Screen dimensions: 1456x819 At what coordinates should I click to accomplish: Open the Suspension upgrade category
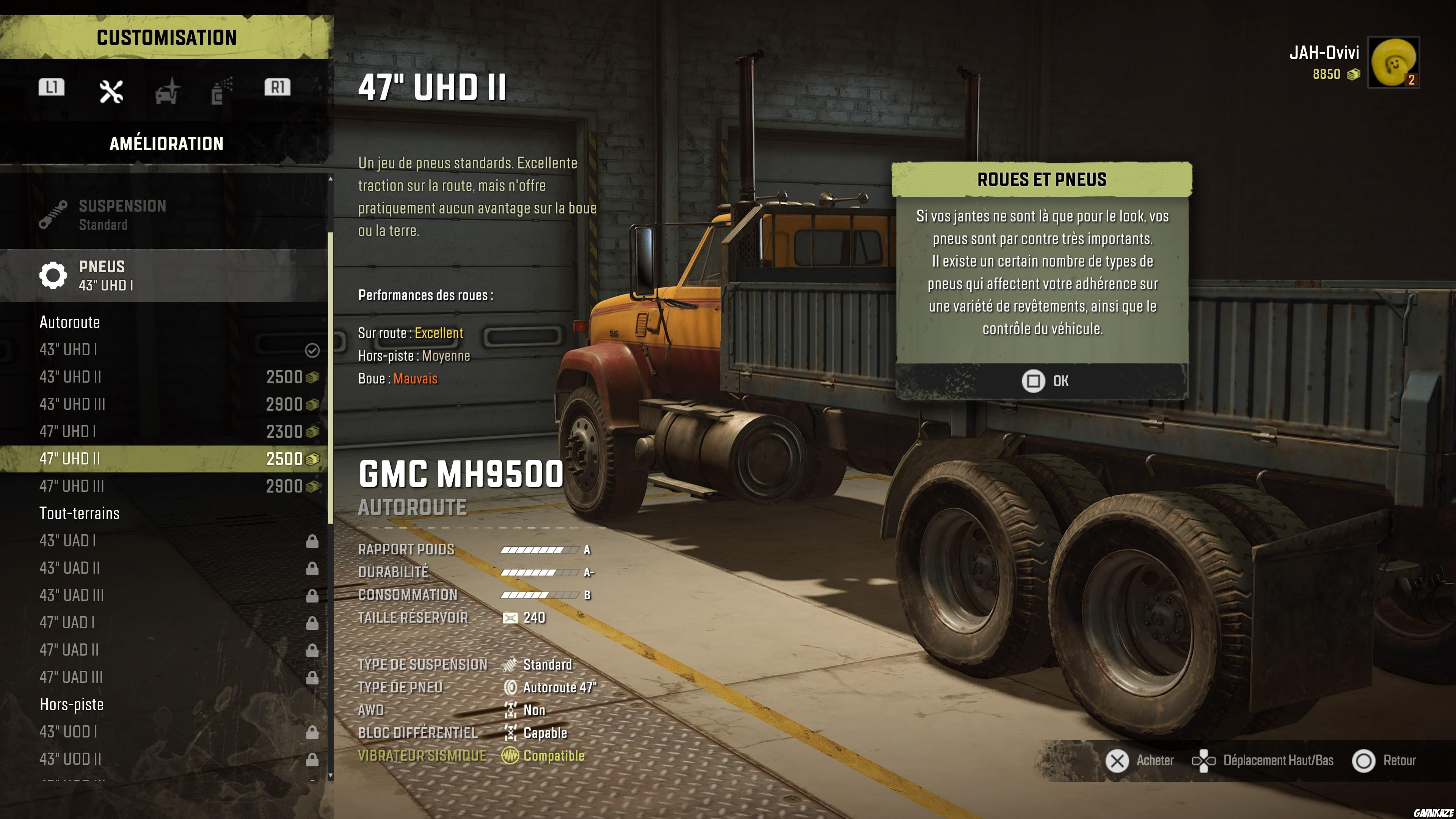164,215
